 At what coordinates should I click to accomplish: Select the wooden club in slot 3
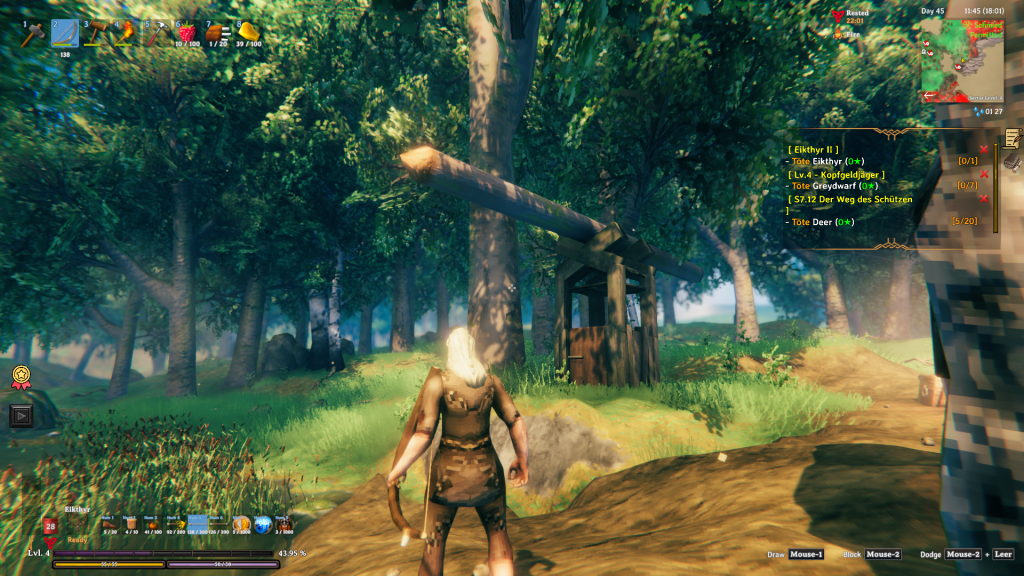click(96, 34)
